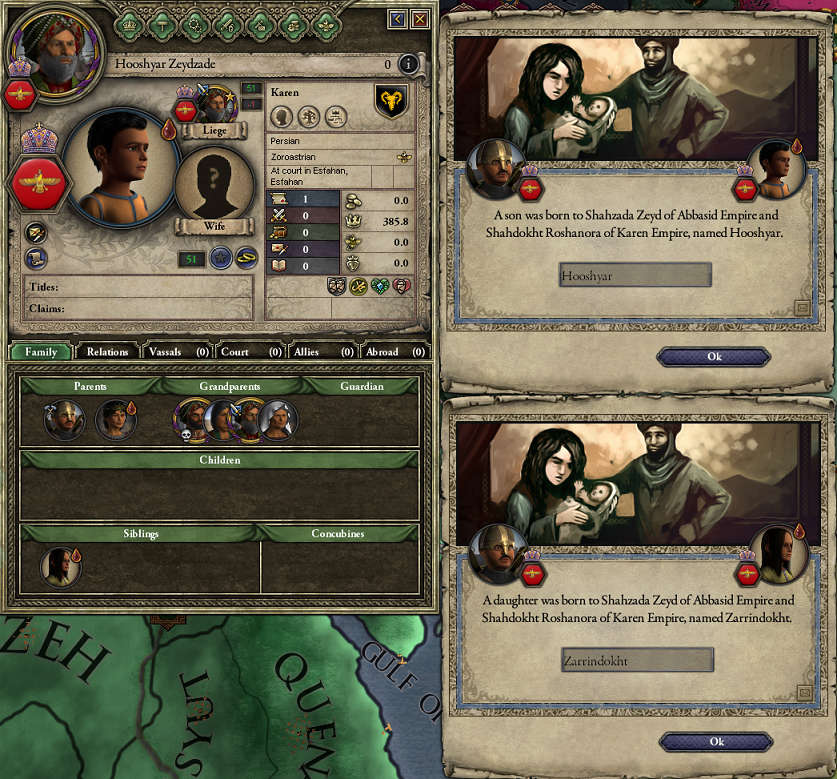The width and height of the screenshot is (837, 779).
Task: Open the empty Wife portrait slot
Action: (x=213, y=190)
